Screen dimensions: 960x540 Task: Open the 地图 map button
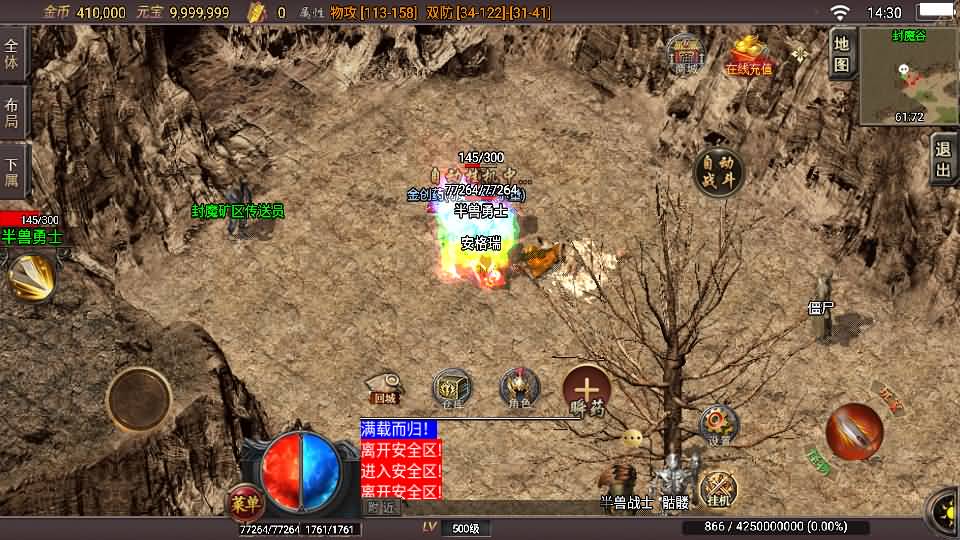tap(842, 53)
